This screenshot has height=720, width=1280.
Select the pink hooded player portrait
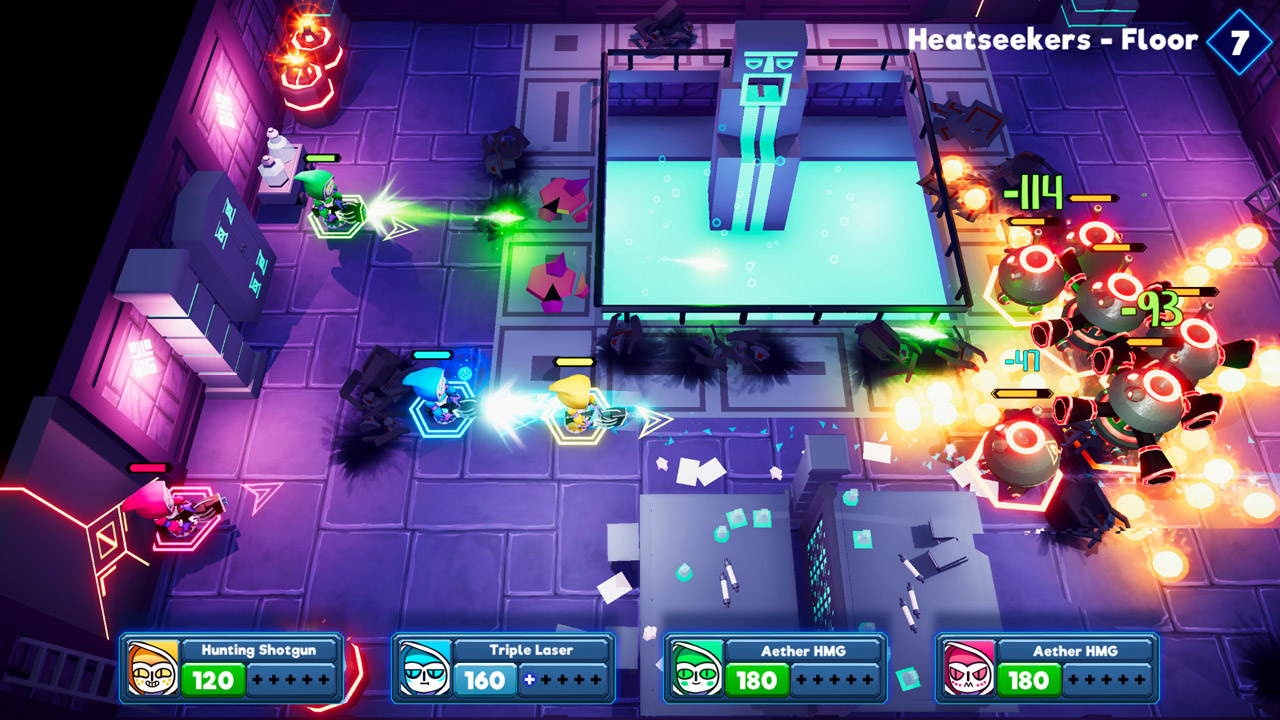tap(969, 668)
